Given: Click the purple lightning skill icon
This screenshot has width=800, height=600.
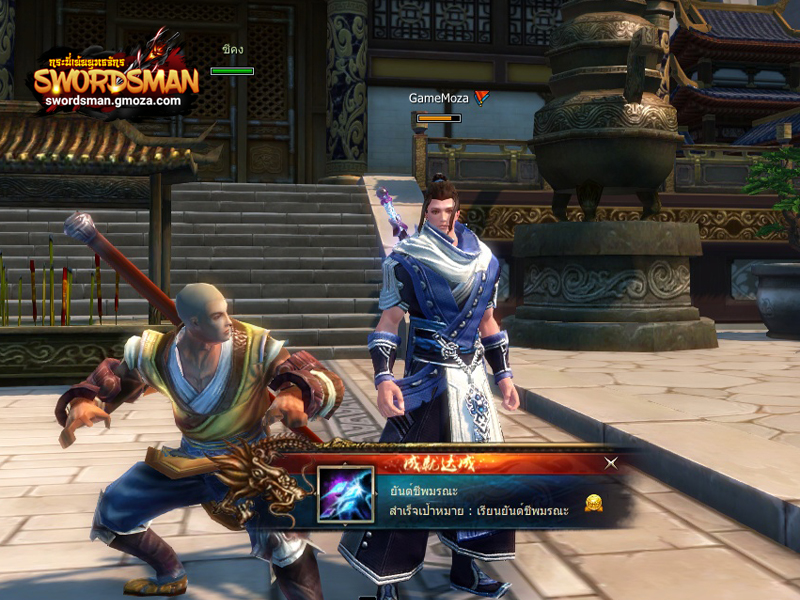Looking at the screenshot, I should click(x=346, y=494).
